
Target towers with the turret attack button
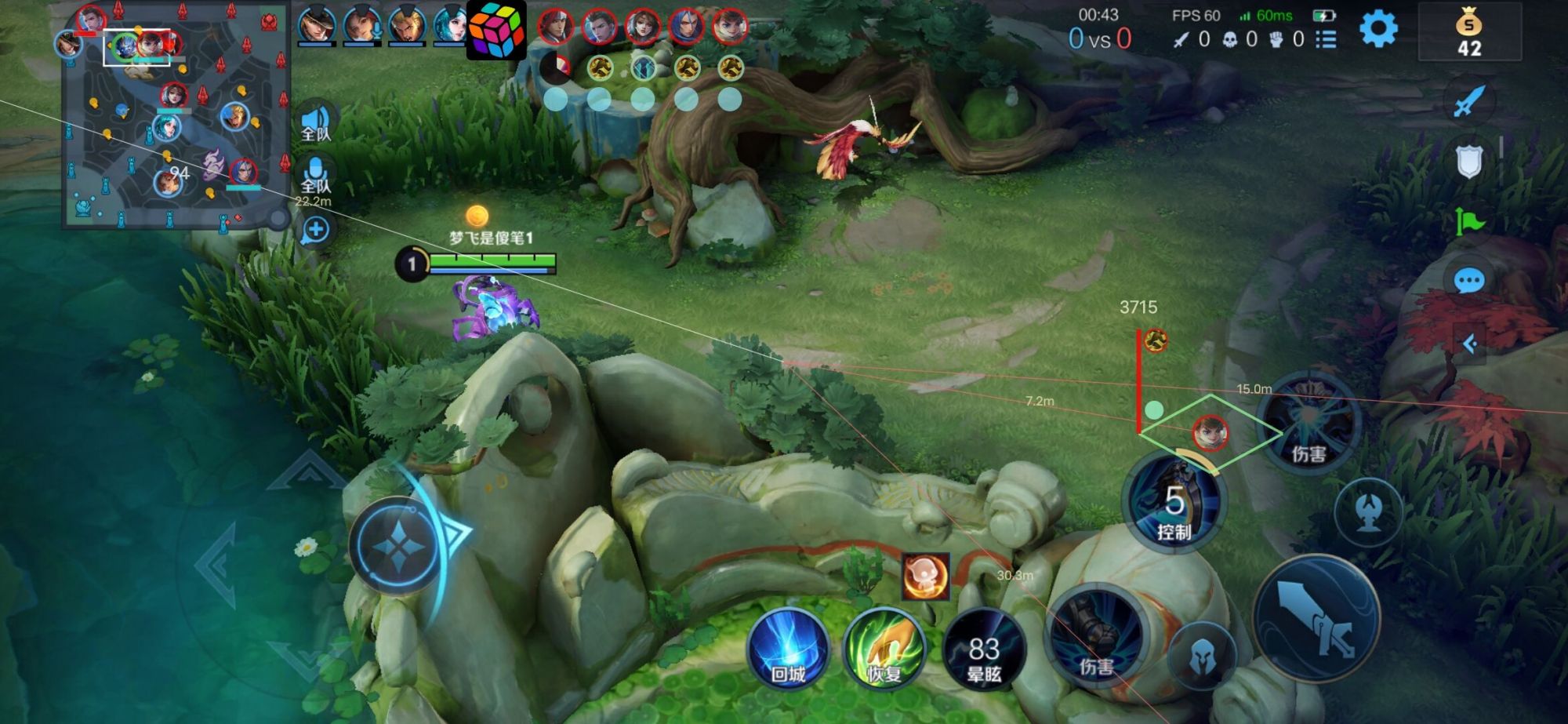(x=1368, y=513)
